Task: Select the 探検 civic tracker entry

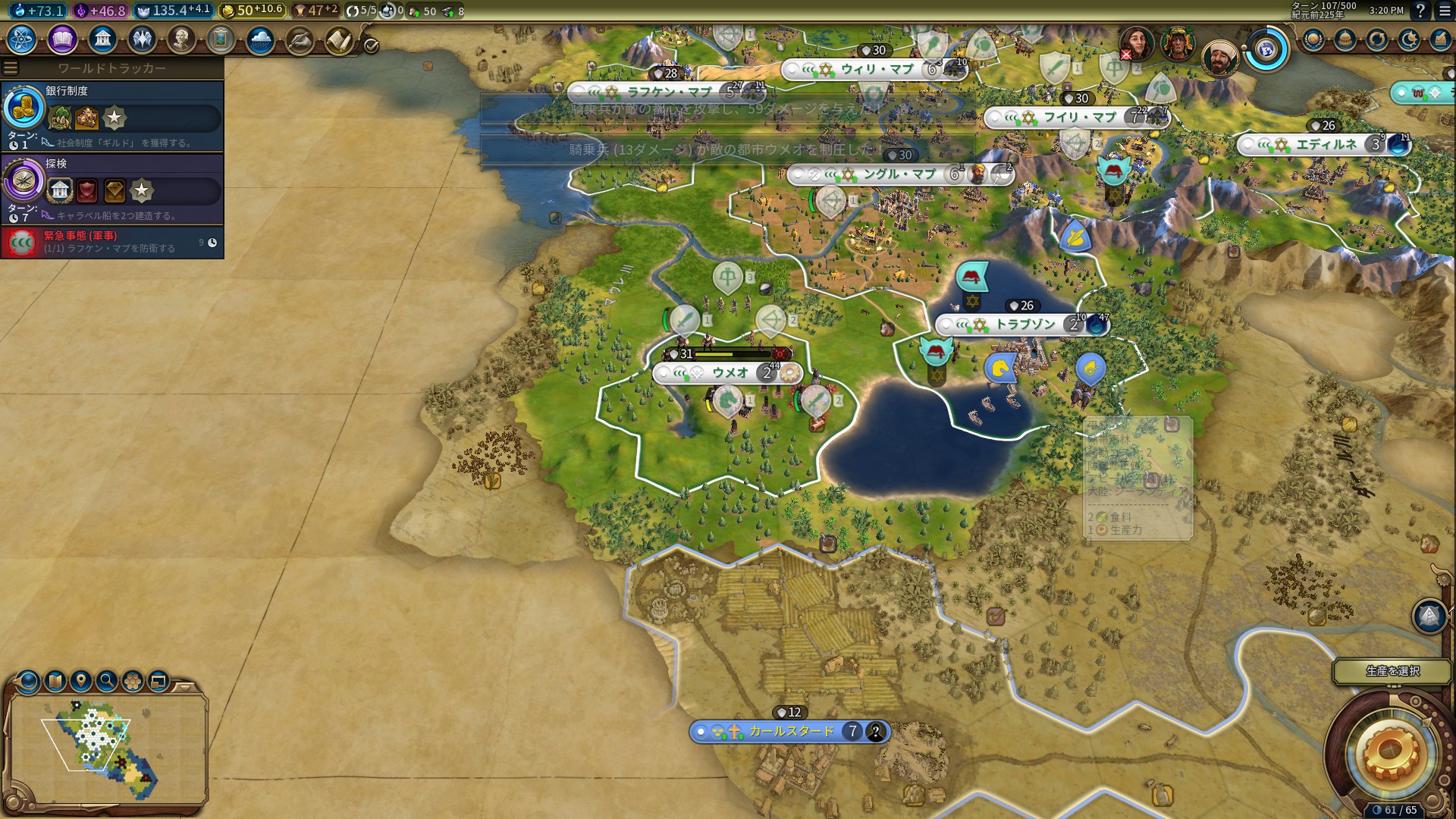Action: point(112,189)
